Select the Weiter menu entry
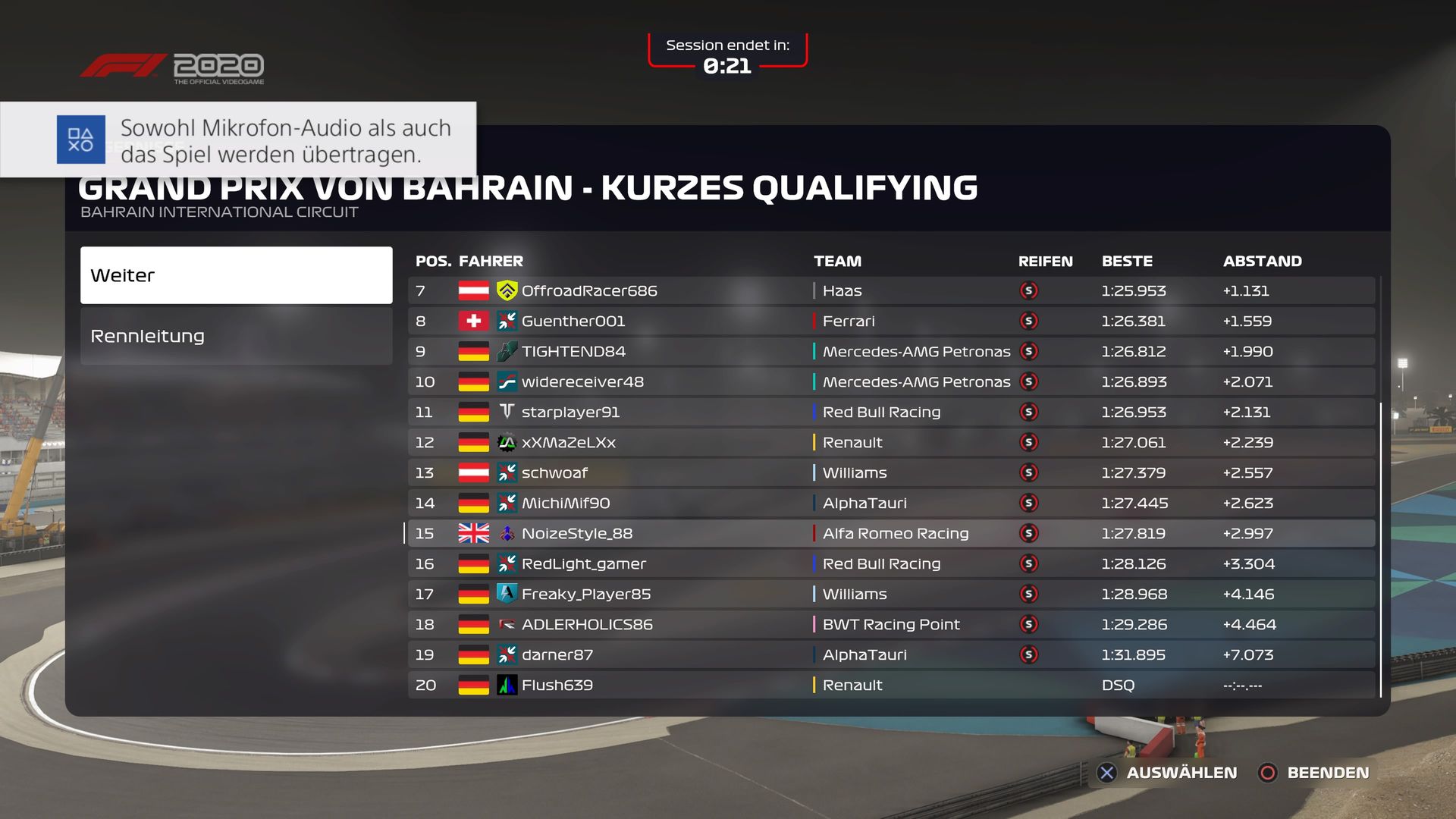Screen dimensions: 1456x819 point(236,275)
